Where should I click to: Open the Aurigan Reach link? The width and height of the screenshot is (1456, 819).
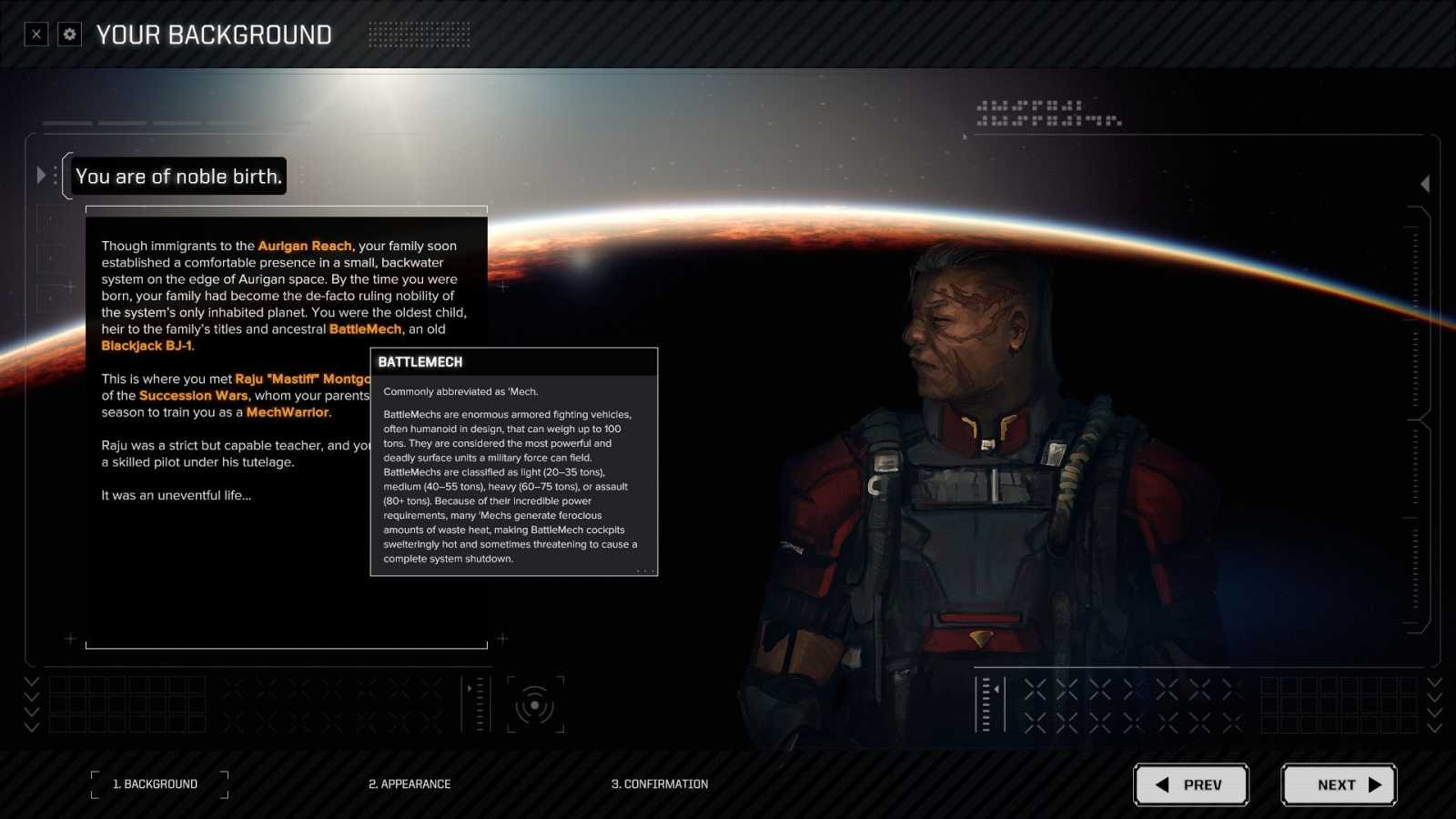click(x=304, y=246)
